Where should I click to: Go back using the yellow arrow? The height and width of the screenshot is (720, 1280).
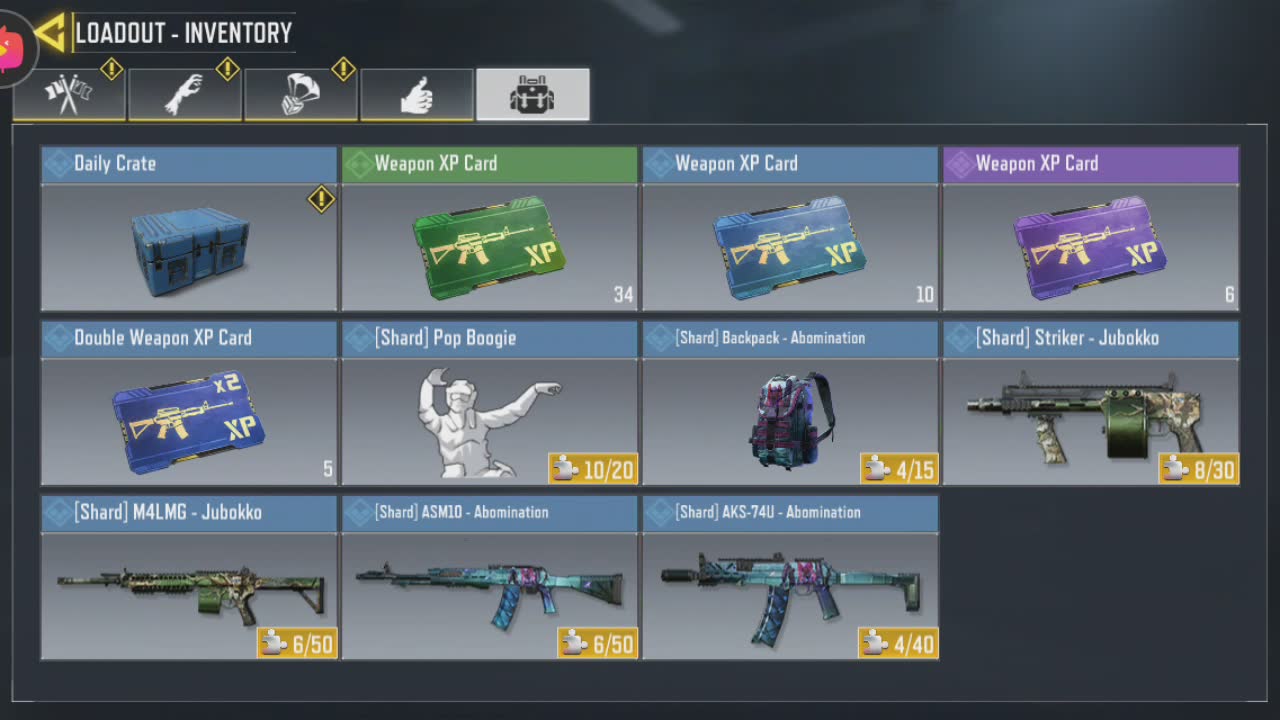coord(50,33)
